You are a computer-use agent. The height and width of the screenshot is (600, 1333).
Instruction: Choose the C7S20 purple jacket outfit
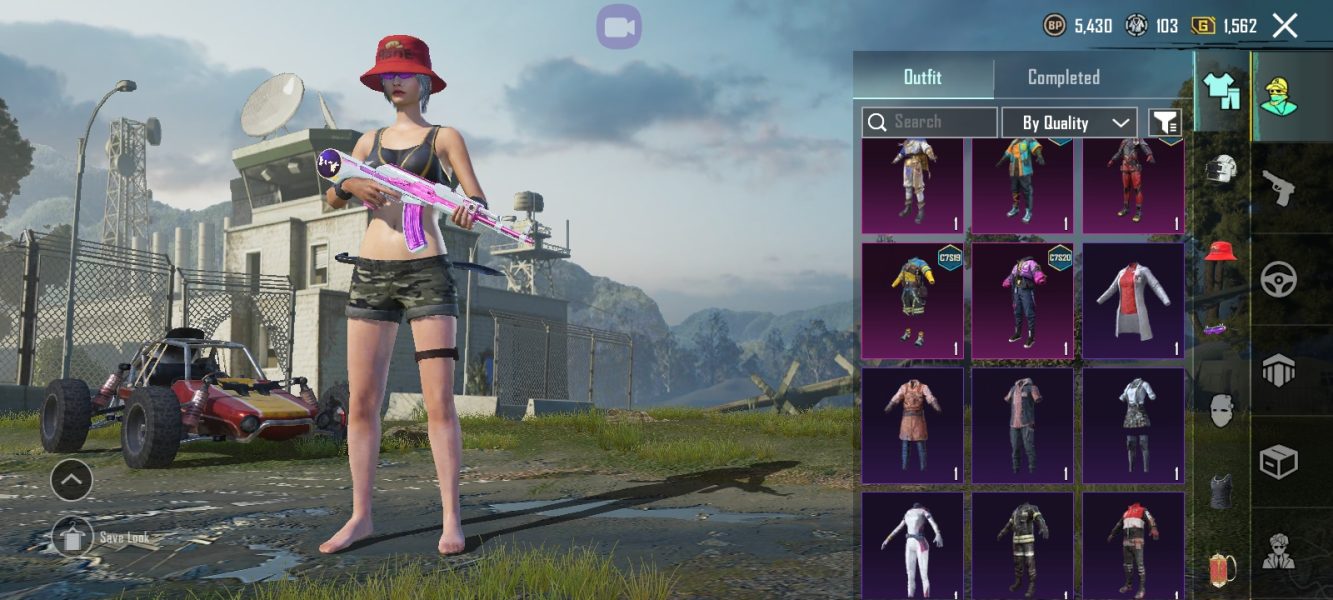coord(1022,301)
